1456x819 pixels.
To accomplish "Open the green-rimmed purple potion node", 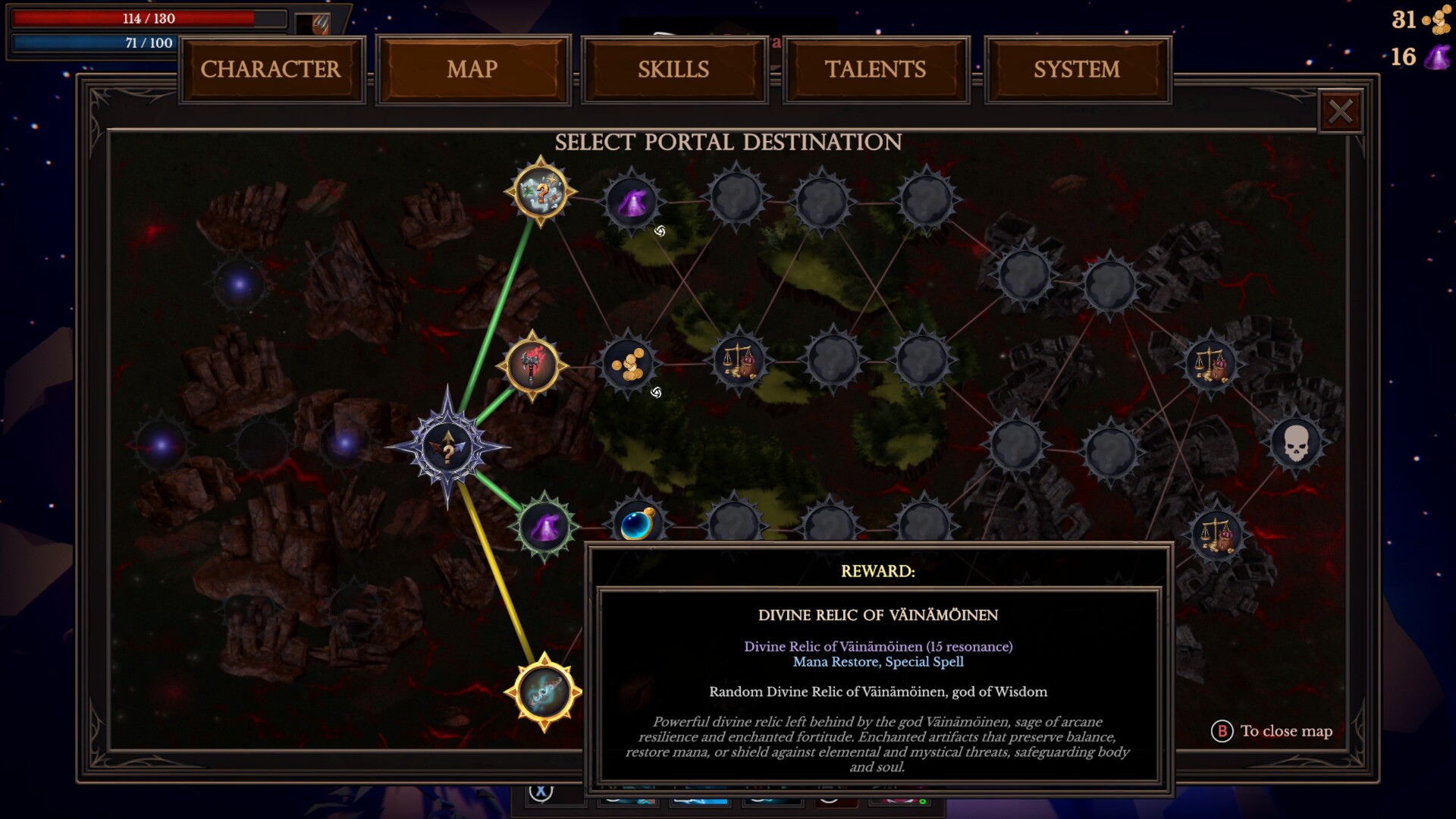I will pos(544,525).
